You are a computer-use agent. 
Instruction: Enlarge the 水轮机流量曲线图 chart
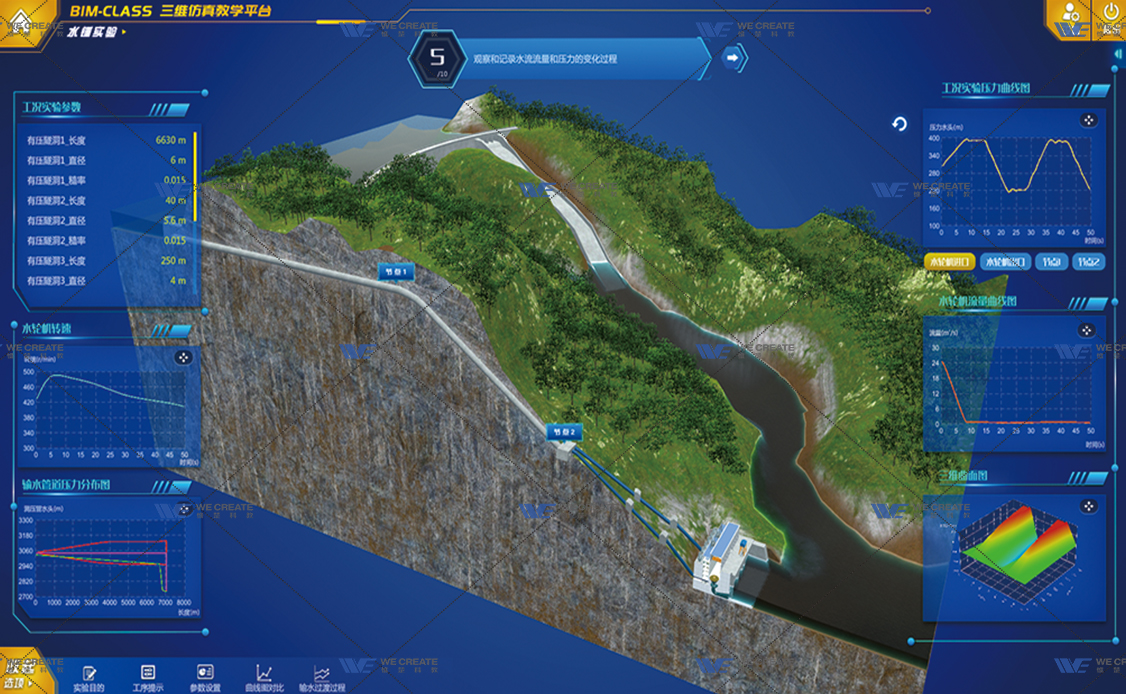coord(1087,331)
